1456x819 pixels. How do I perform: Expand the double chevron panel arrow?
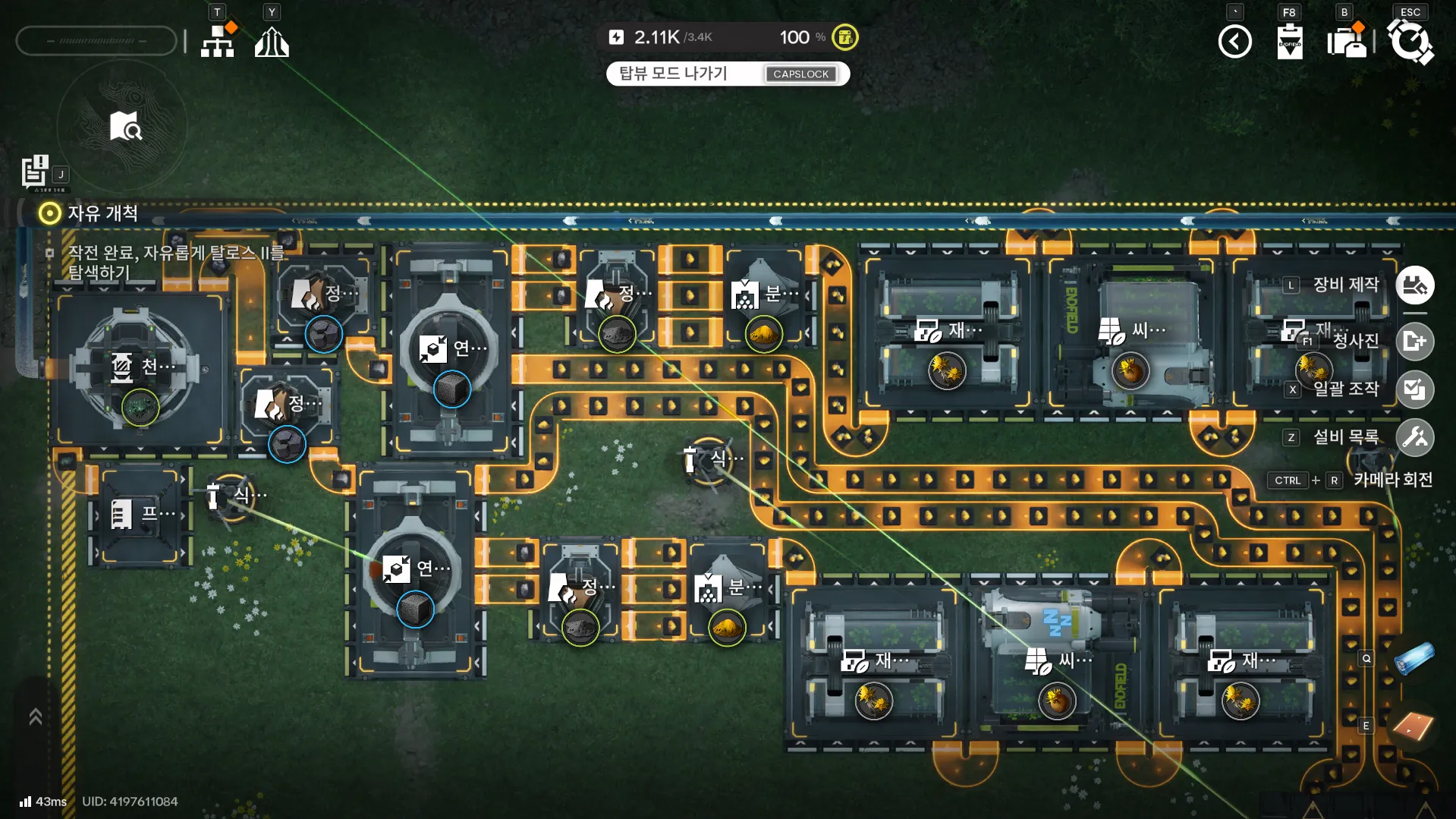click(x=35, y=717)
